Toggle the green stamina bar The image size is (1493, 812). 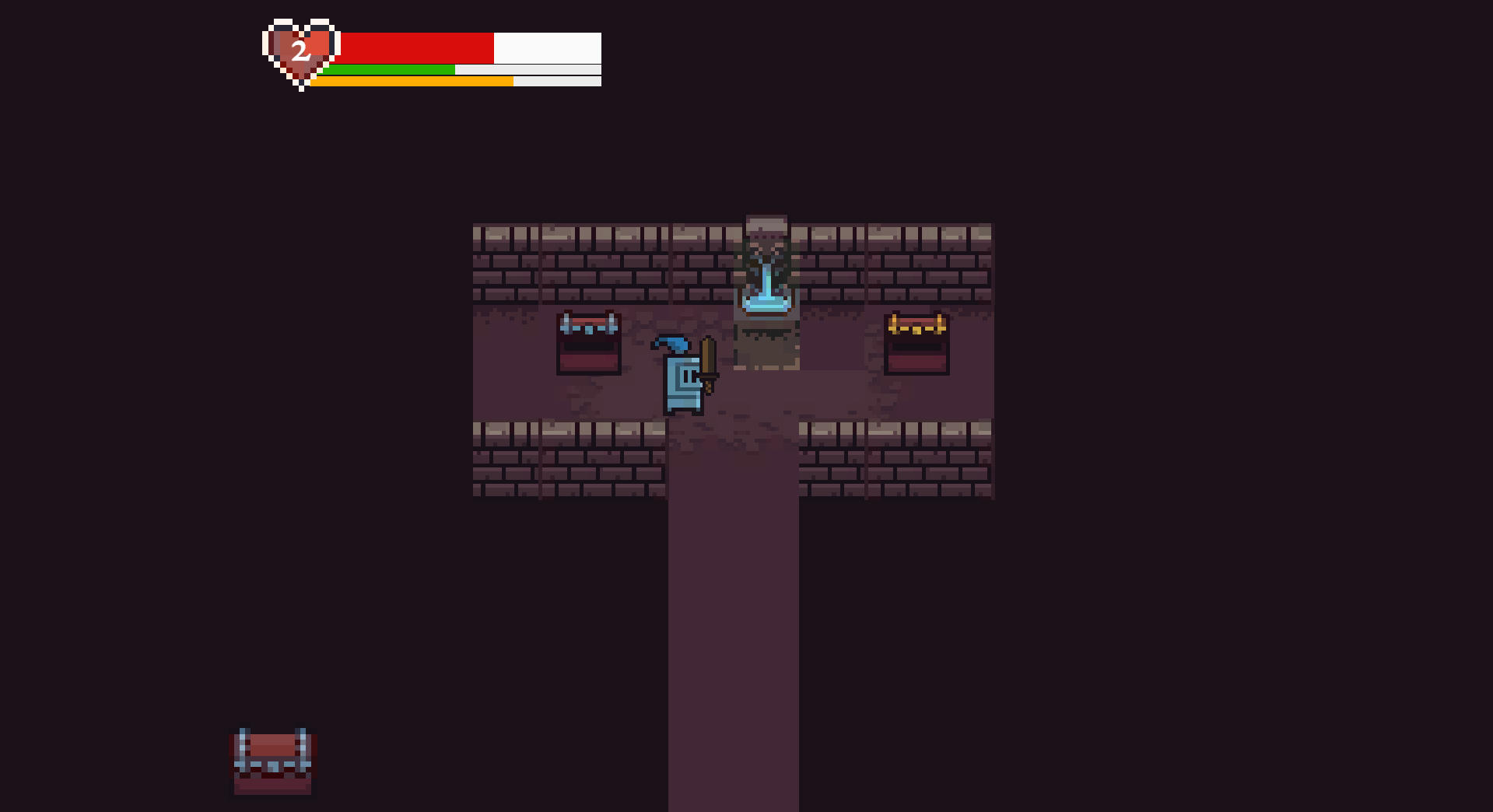389,71
